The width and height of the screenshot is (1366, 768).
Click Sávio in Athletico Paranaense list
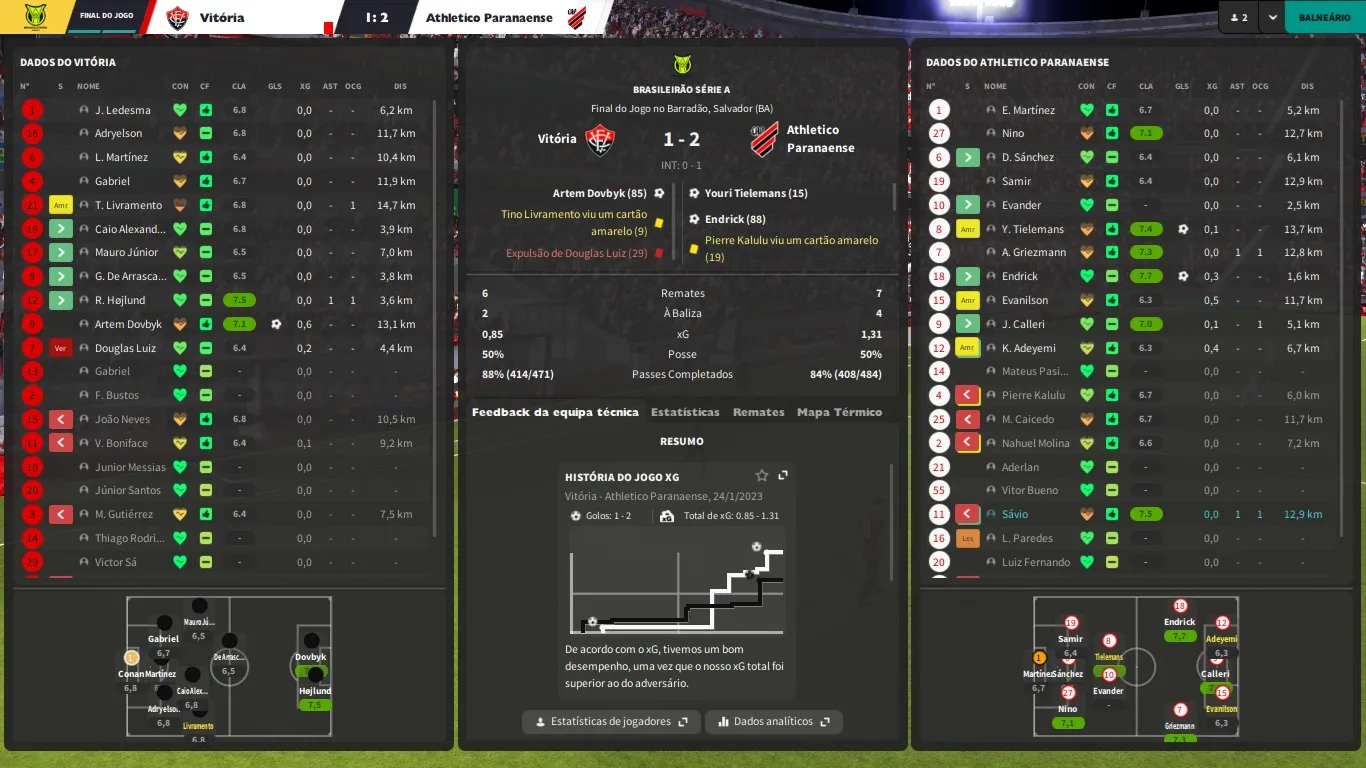click(x=1014, y=514)
